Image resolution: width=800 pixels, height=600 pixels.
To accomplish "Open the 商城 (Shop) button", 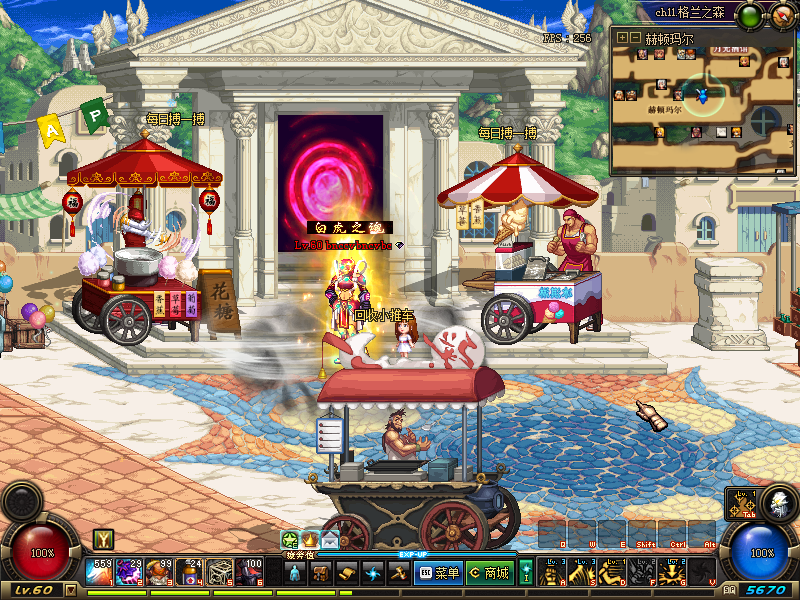I will pos(489,573).
